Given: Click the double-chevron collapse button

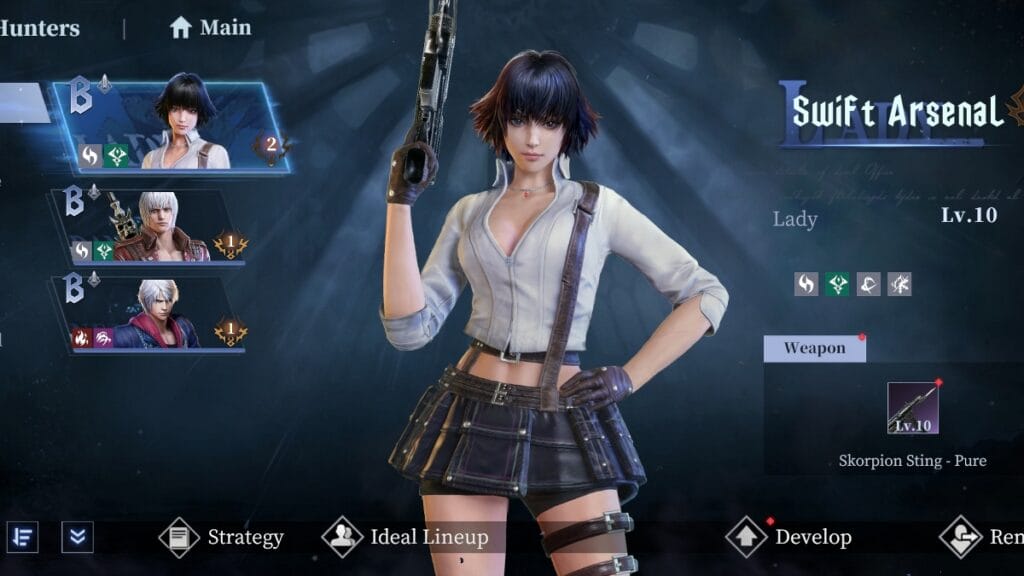Looking at the screenshot, I should tap(77, 537).
